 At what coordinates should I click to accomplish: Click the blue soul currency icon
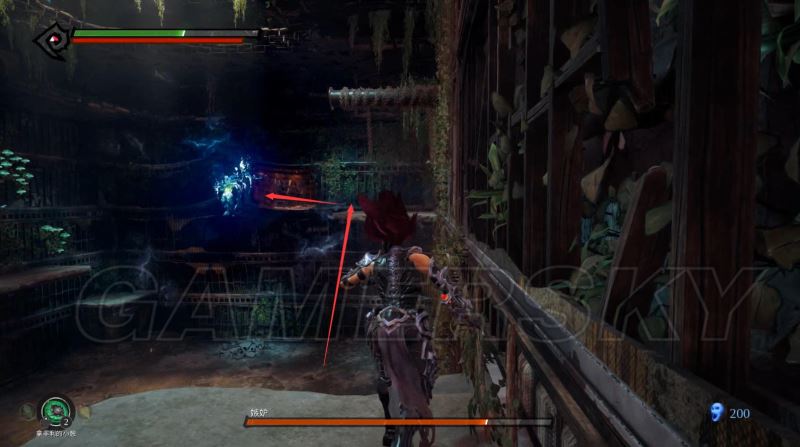tap(715, 411)
